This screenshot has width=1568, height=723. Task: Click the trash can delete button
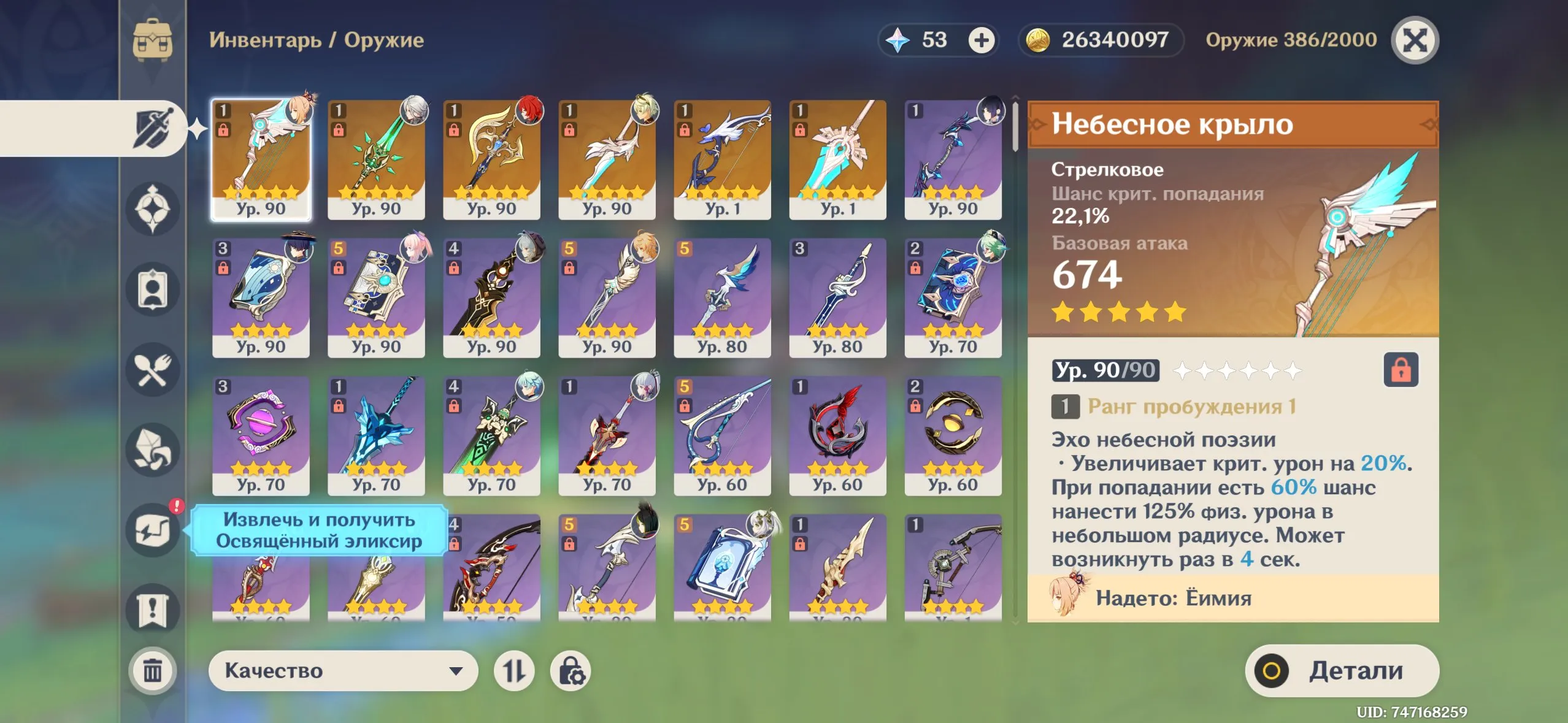pos(153,670)
